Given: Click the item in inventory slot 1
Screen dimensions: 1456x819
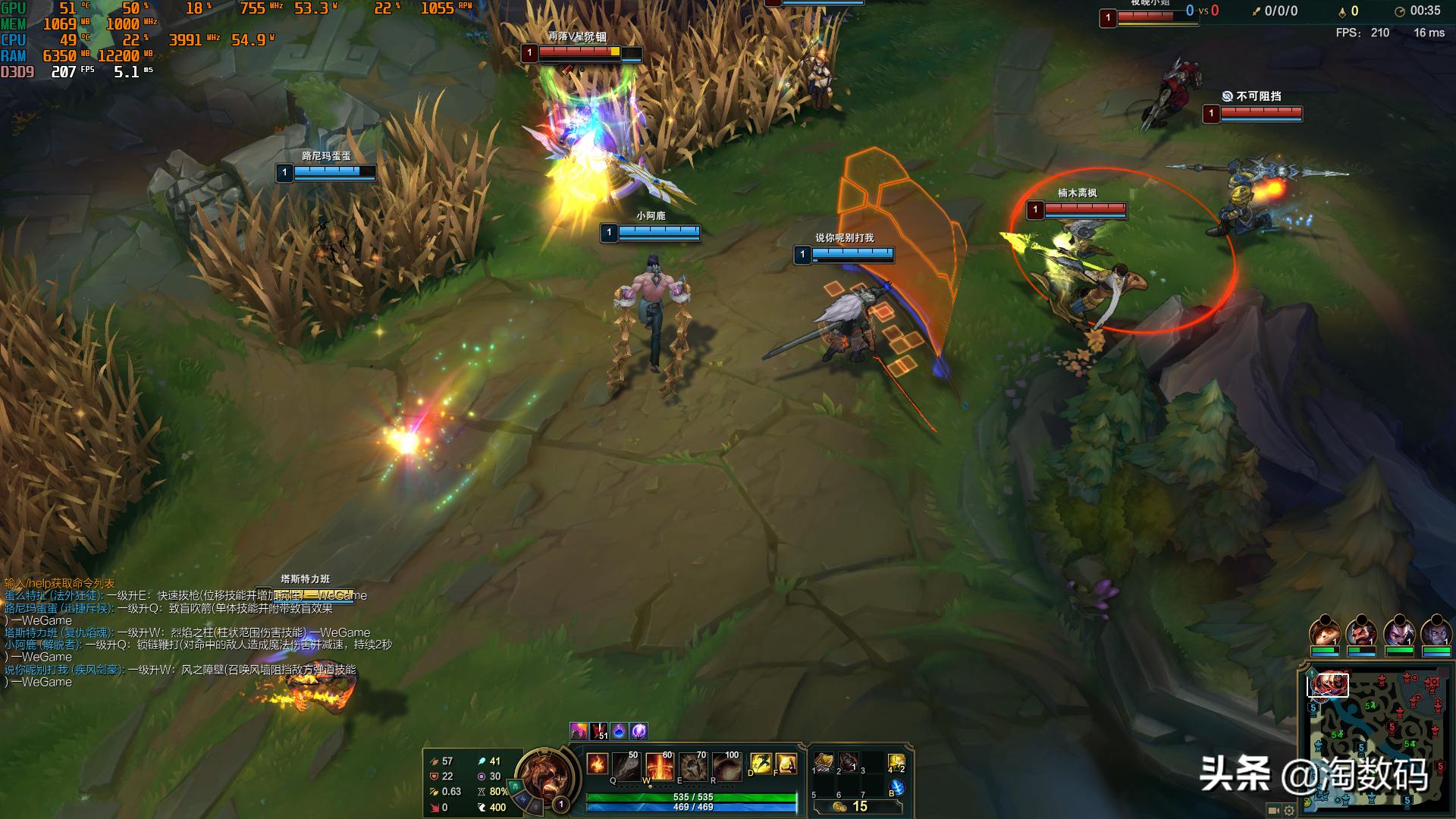Looking at the screenshot, I should (x=824, y=762).
